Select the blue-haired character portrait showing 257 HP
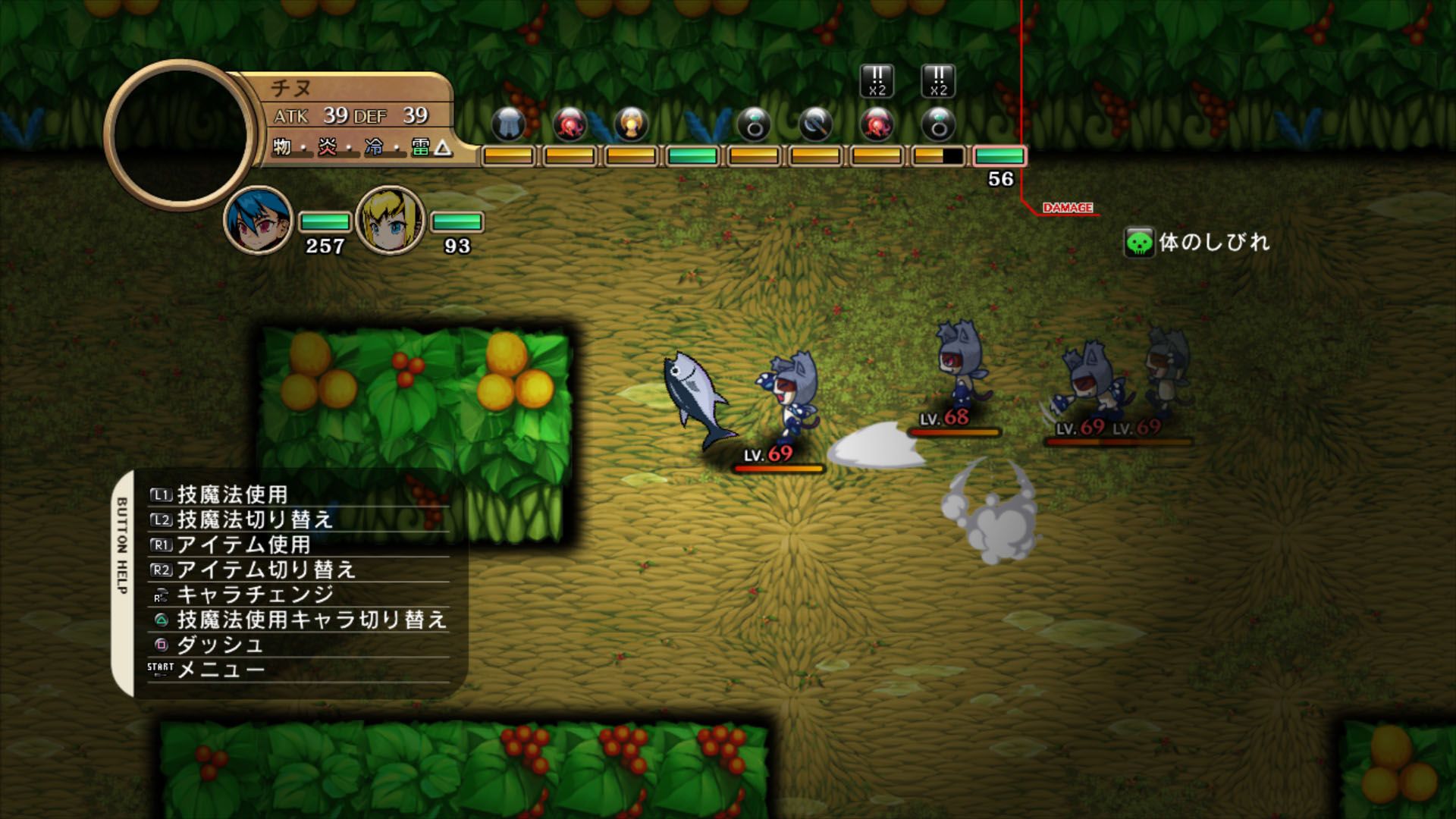Screen dimensions: 1456x819 point(258,221)
